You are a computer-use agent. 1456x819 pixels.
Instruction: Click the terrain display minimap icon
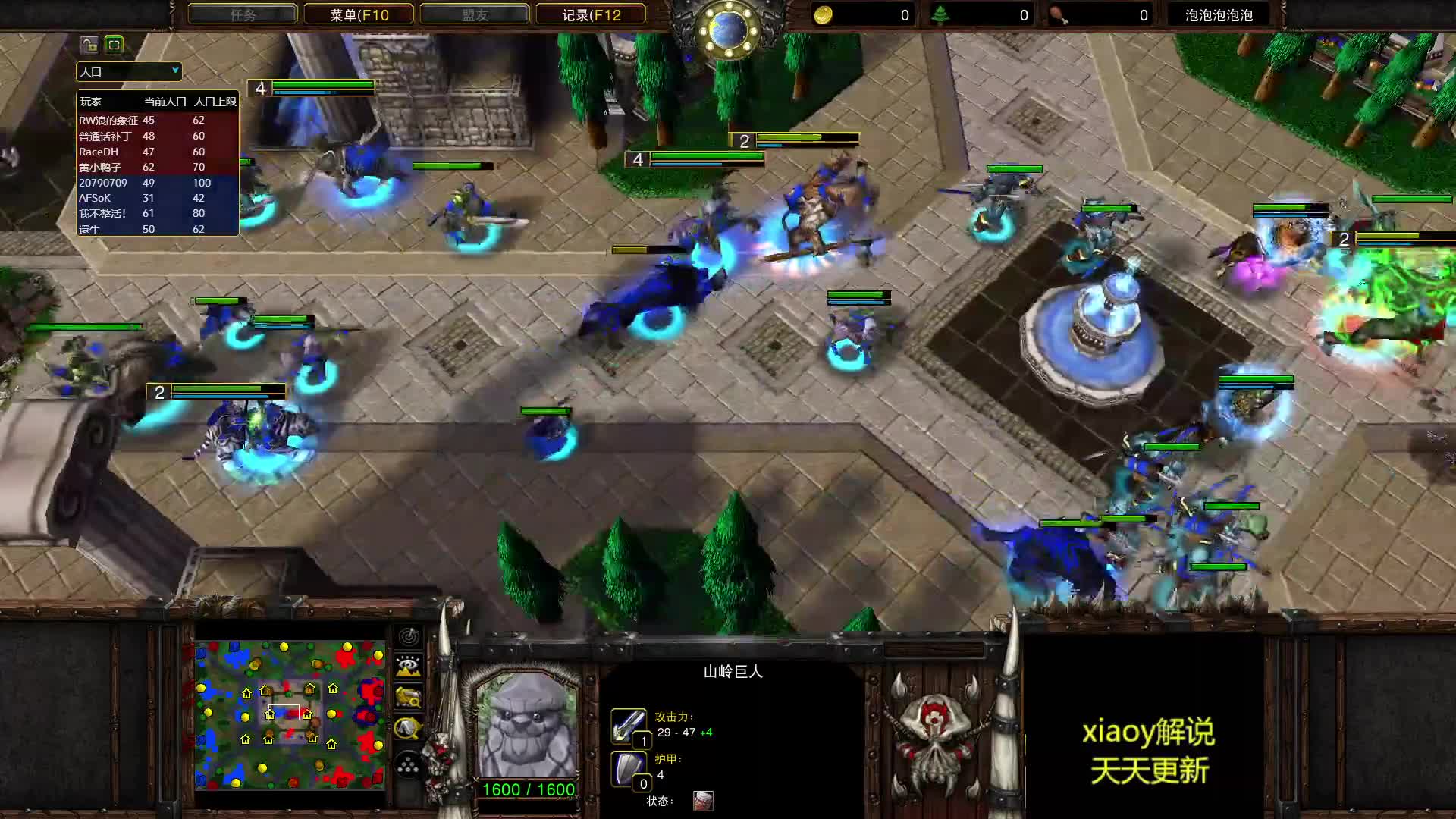point(409,669)
